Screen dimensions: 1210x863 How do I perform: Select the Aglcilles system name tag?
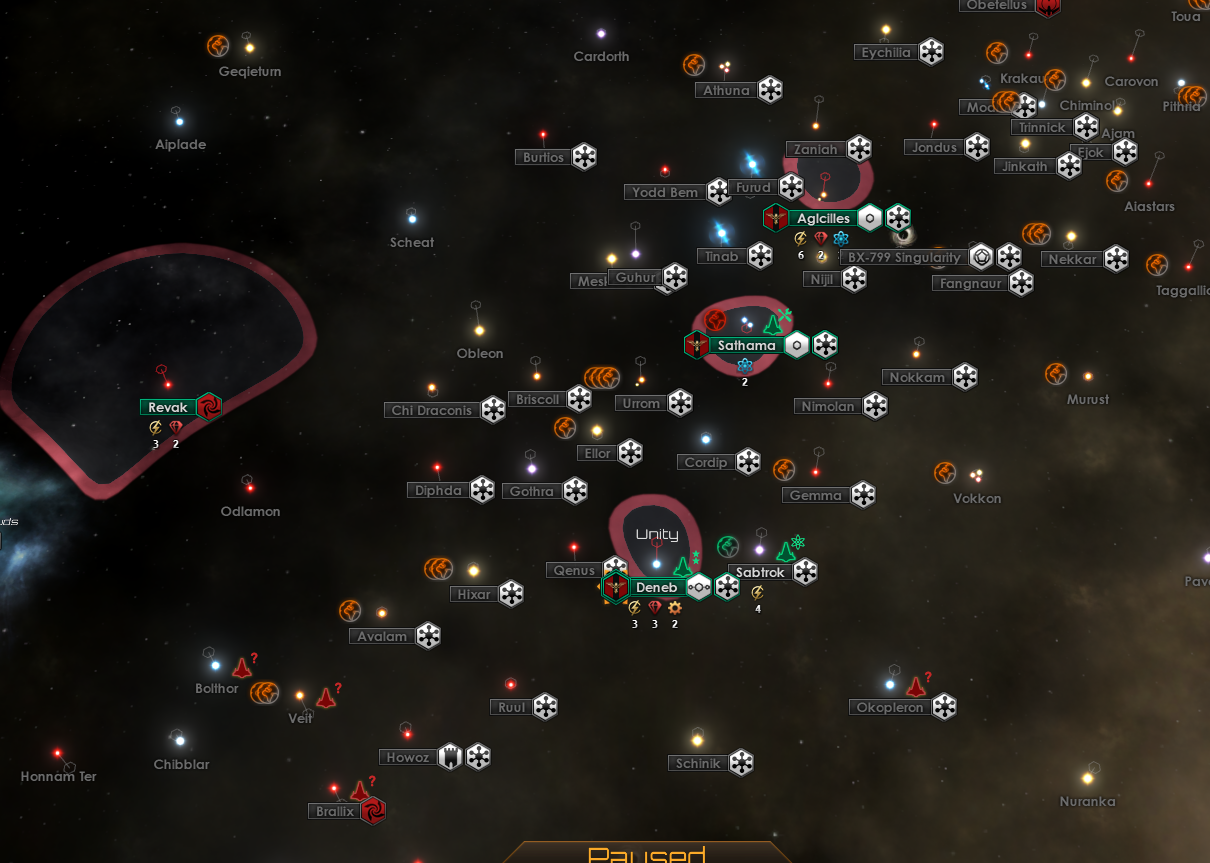[x=823, y=219]
